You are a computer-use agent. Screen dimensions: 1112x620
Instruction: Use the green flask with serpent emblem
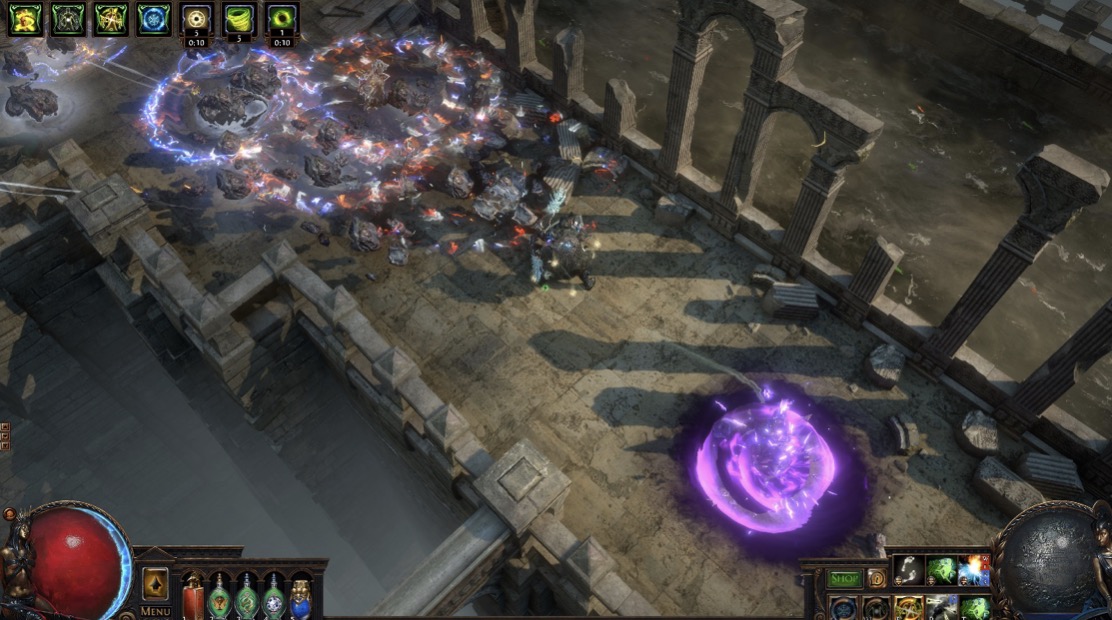pyautogui.click(x=246, y=598)
